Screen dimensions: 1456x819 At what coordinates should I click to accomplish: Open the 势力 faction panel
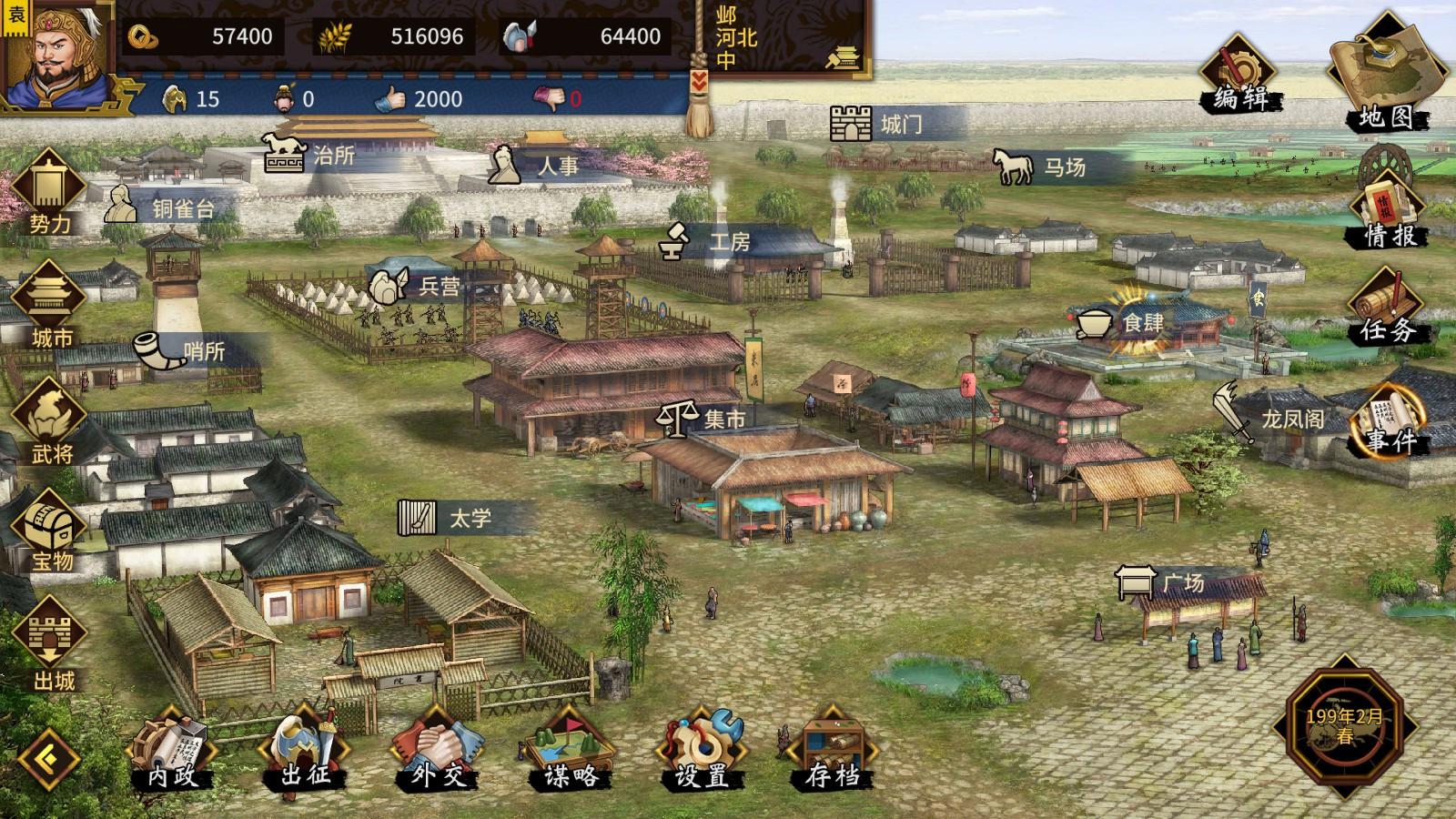click(x=49, y=193)
